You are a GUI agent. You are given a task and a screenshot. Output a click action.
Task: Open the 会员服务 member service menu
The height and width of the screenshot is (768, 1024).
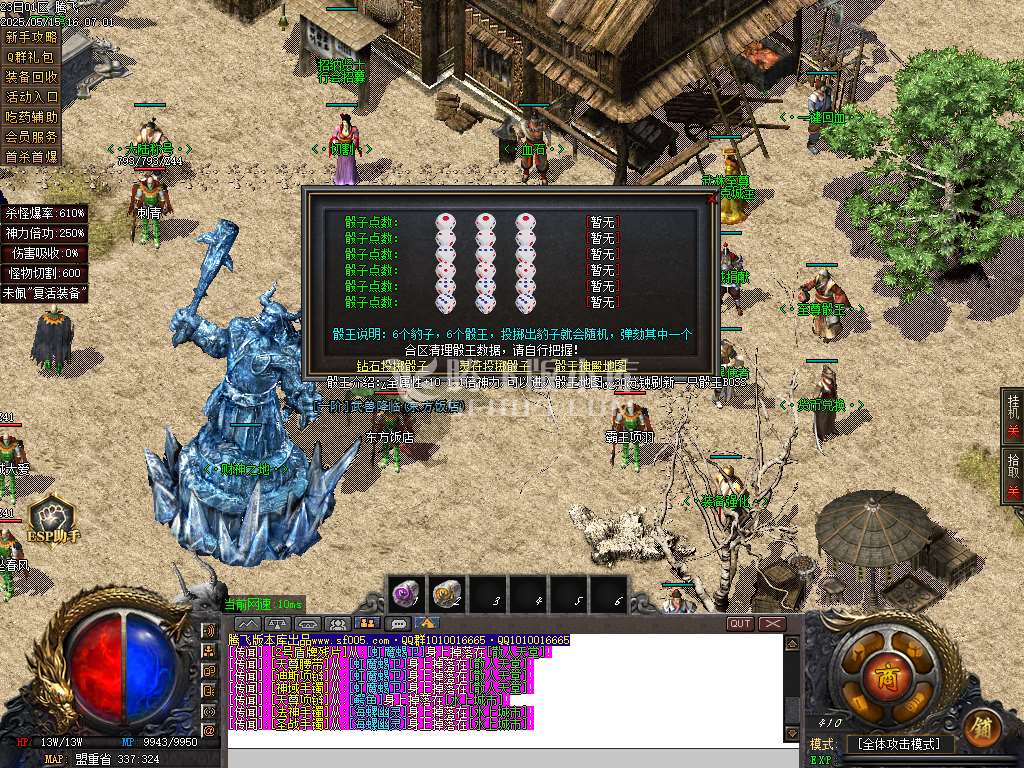(31, 136)
